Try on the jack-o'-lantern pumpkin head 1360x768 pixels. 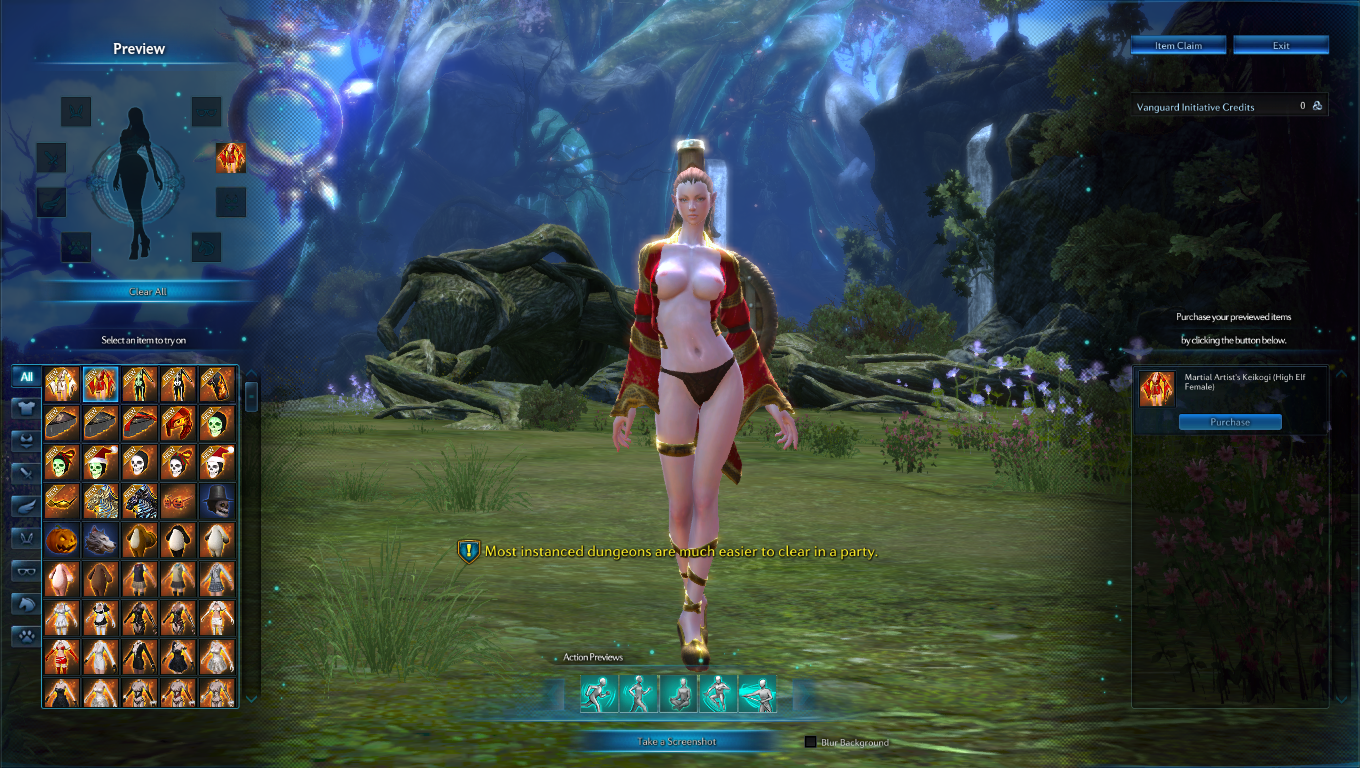(x=62, y=540)
